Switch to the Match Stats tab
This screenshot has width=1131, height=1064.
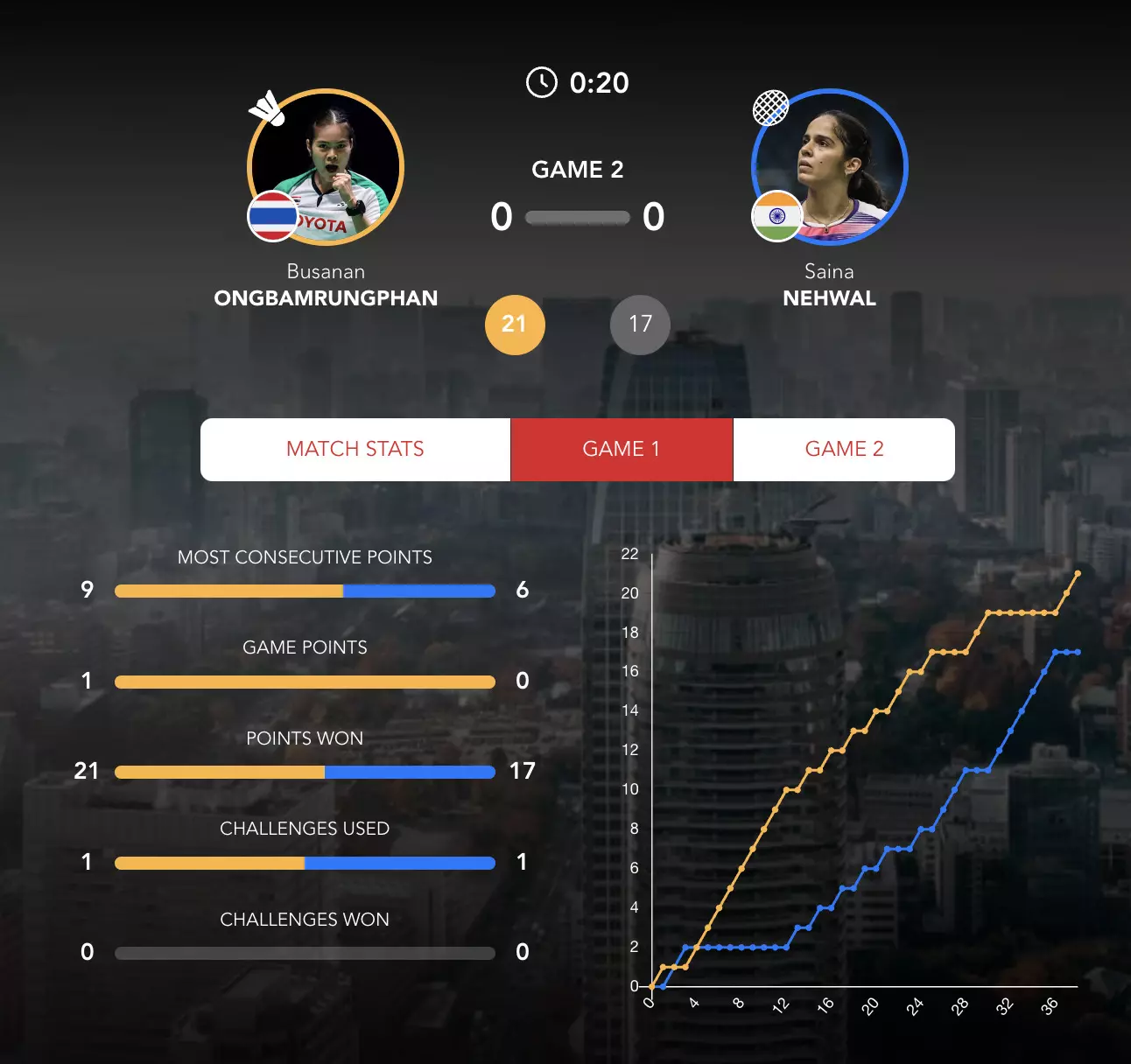pos(355,449)
